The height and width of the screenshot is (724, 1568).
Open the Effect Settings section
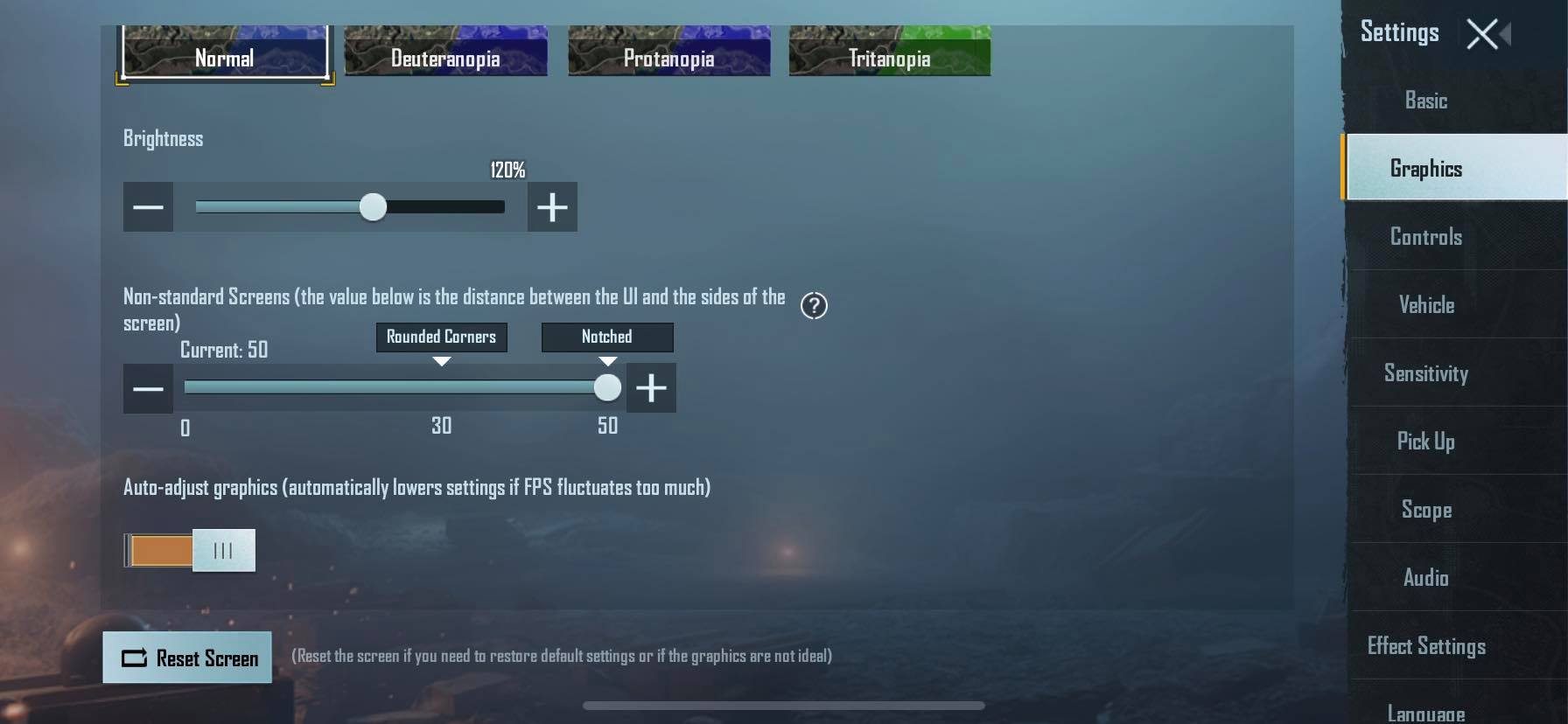[x=1426, y=645]
